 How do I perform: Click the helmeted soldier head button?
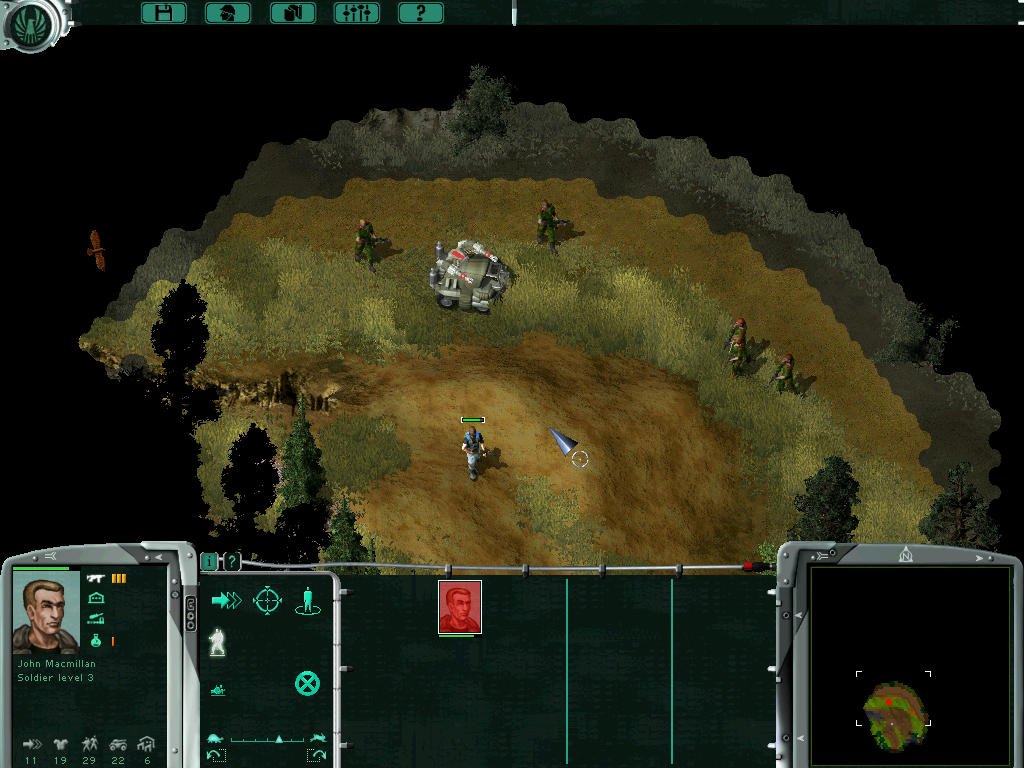[x=228, y=13]
